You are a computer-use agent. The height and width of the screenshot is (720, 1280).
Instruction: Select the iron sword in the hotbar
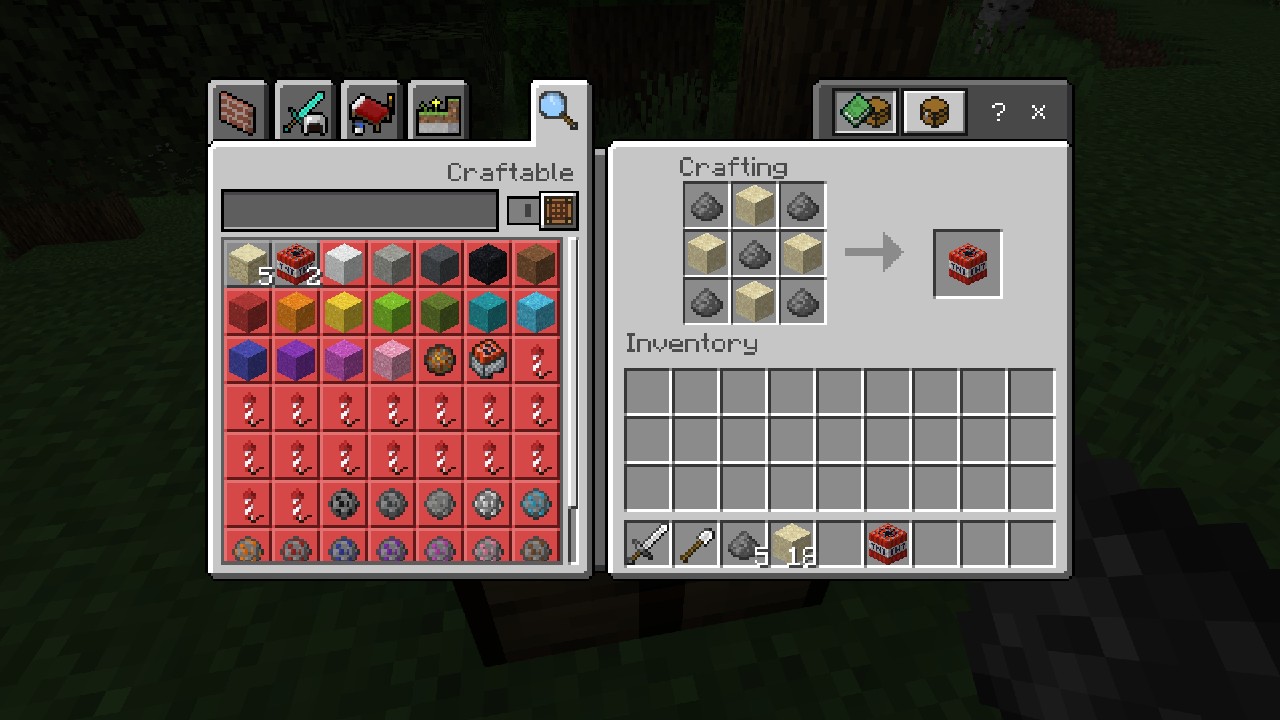[645, 543]
